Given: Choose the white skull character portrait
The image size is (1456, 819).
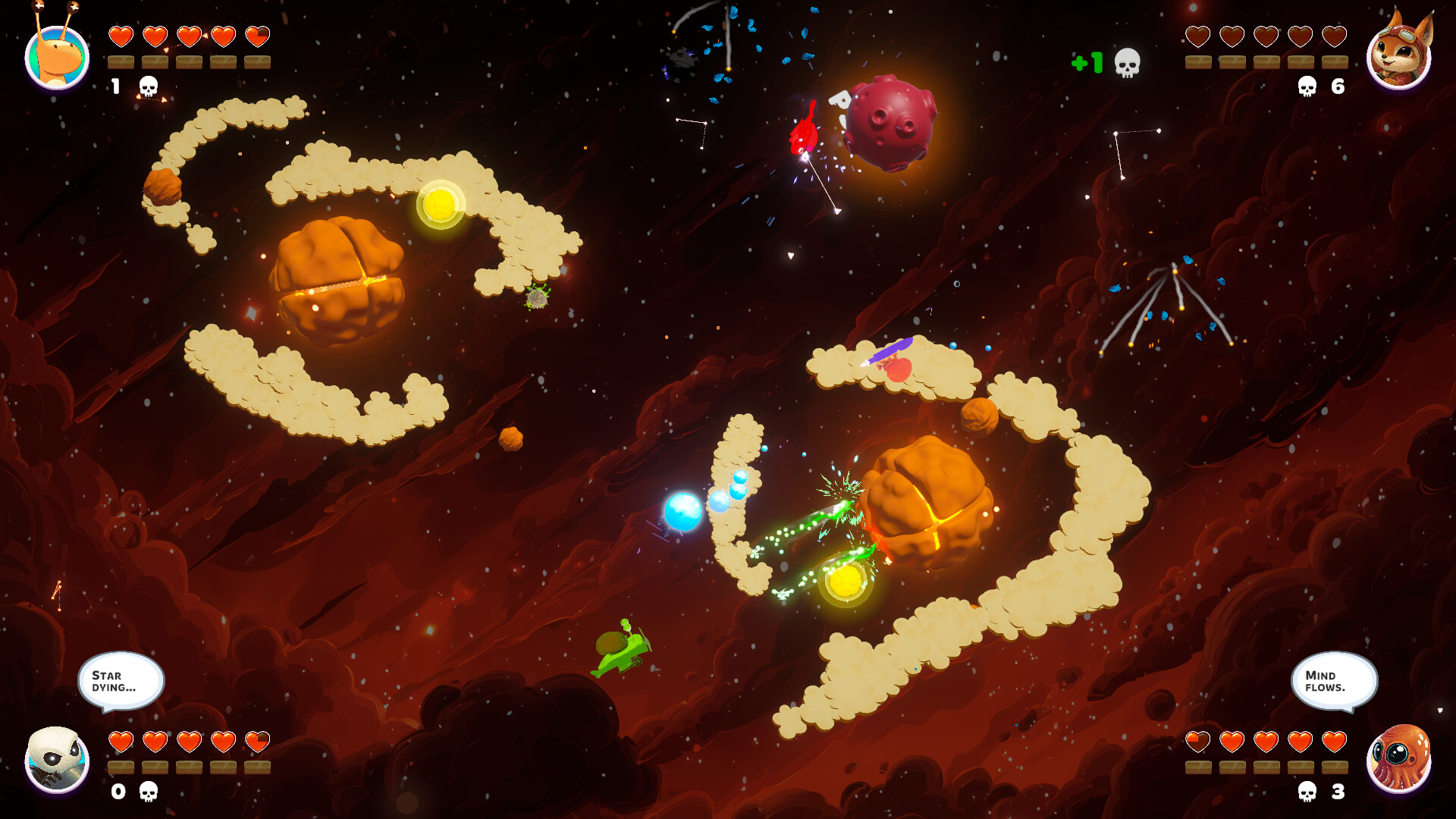Looking at the screenshot, I should coord(57,759).
